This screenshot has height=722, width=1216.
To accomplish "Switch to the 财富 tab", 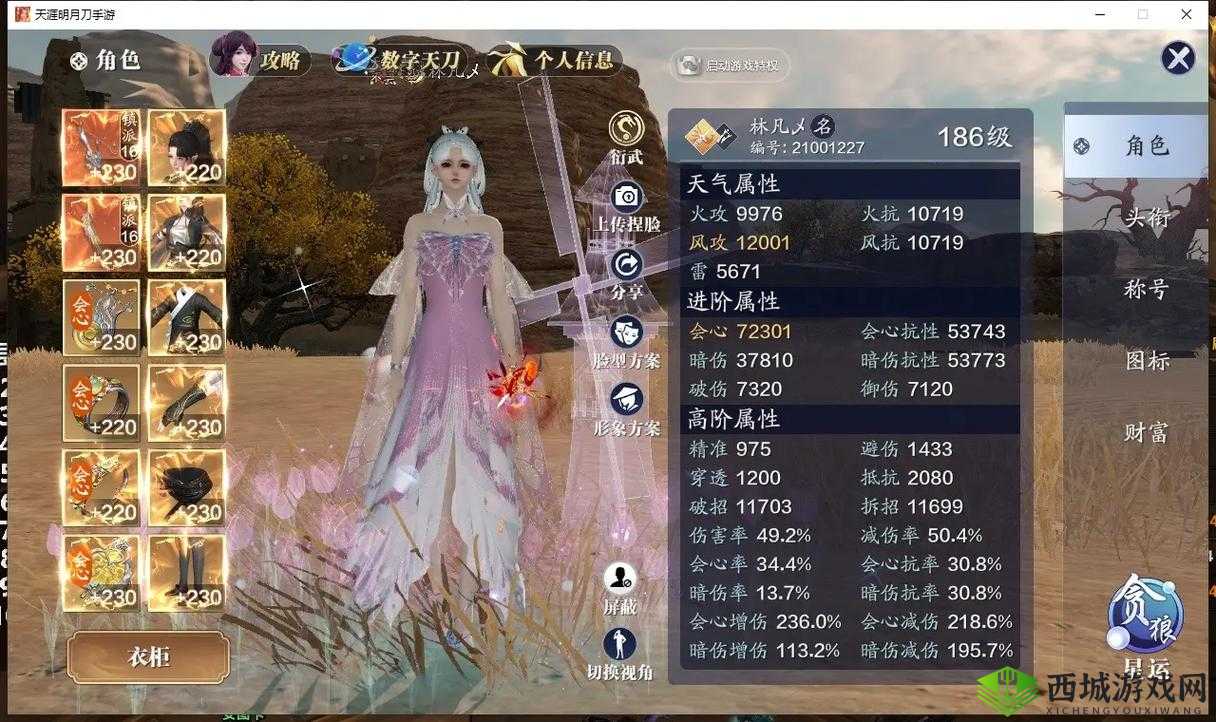I will pos(1146,432).
